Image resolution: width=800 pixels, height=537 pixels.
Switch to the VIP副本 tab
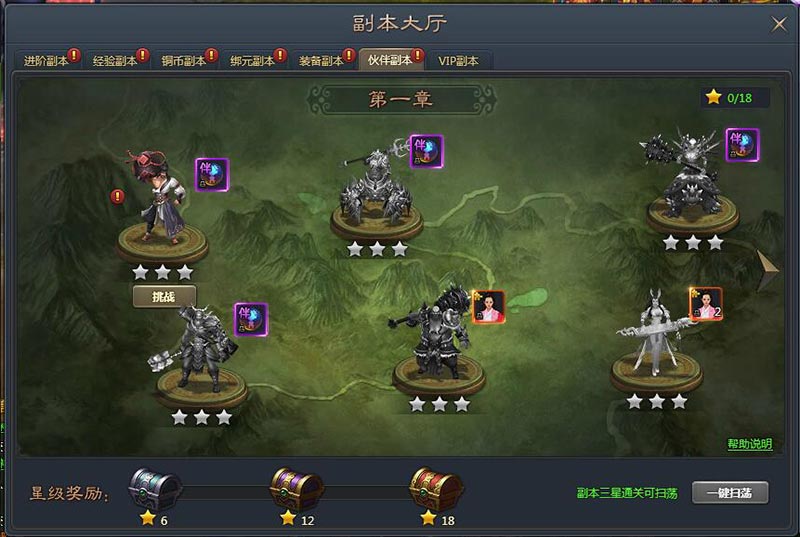(458, 60)
